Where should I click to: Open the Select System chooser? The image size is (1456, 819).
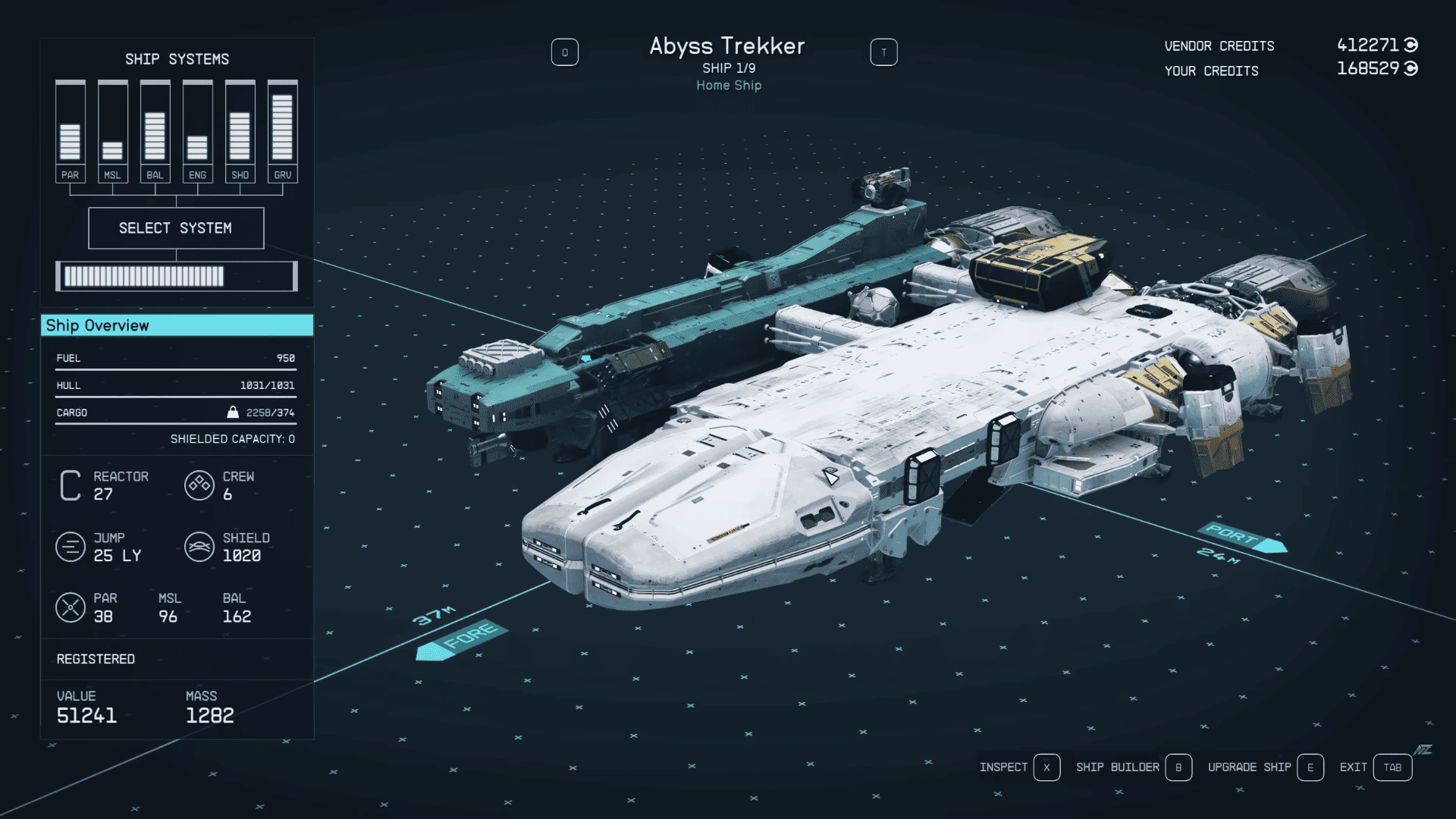click(176, 227)
